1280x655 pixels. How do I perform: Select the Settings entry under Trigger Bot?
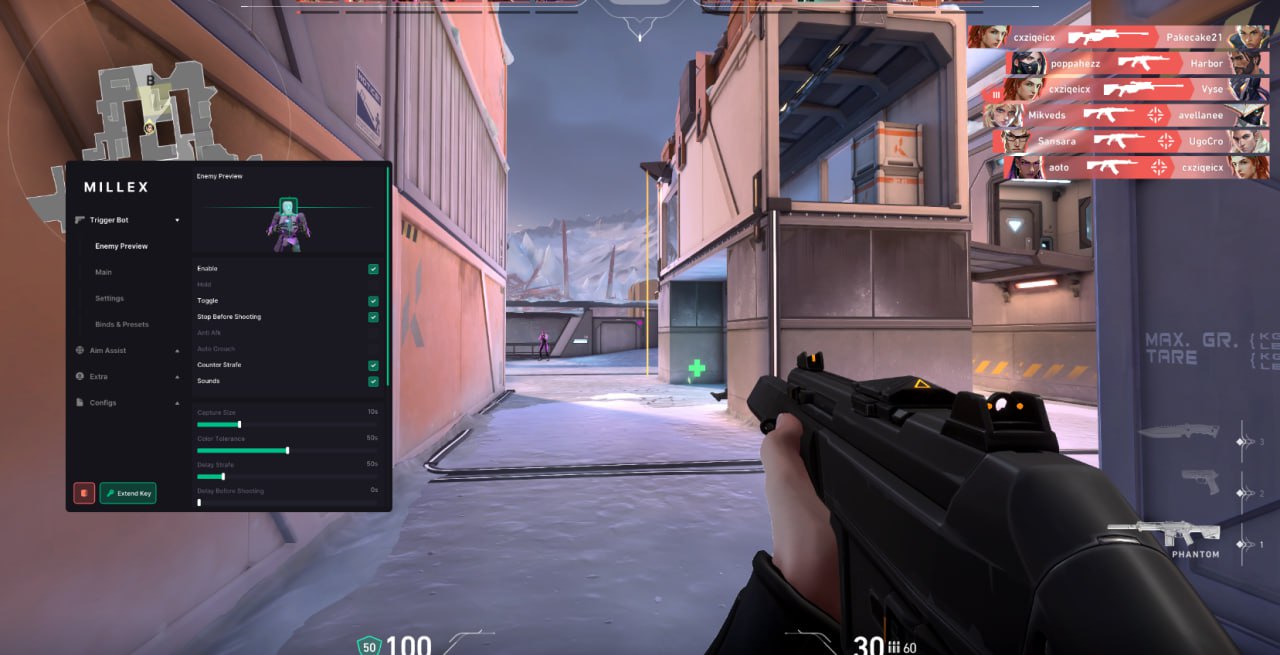pyautogui.click(x=110, y=298)
